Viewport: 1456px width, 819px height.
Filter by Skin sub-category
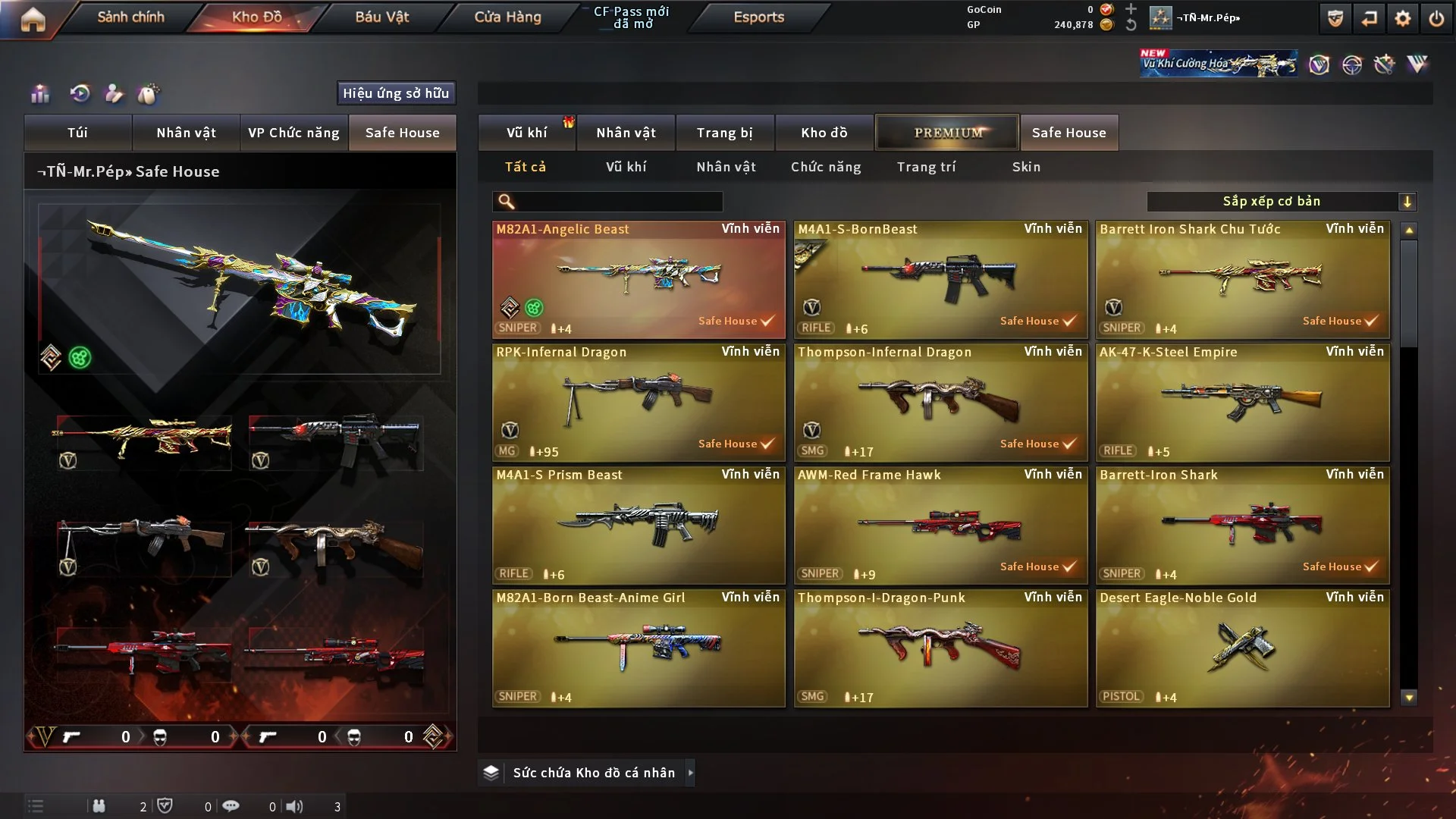click(x=1026, y=167)
